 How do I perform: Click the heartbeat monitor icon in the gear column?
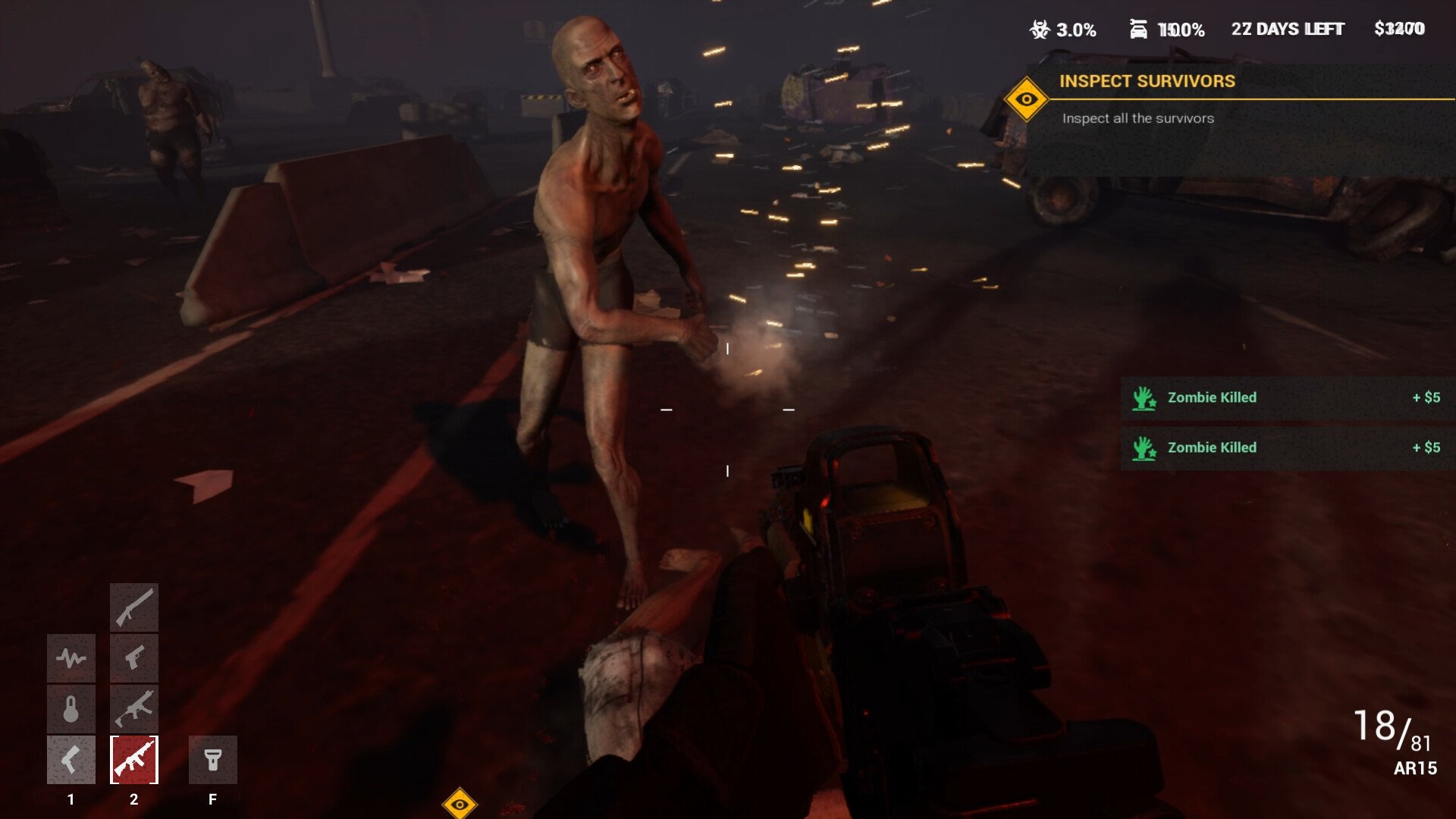[72, 659]
